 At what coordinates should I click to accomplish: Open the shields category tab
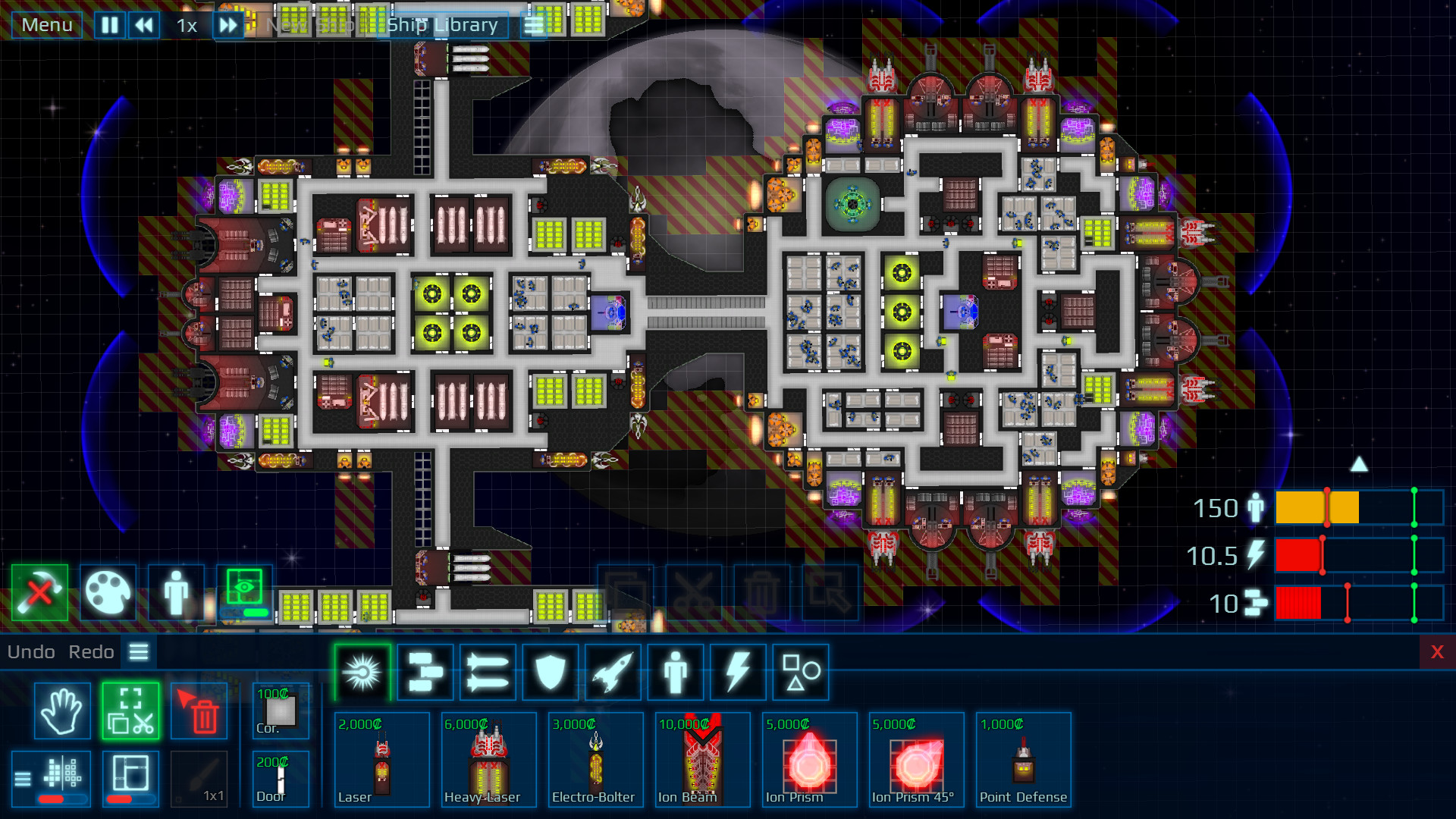[x=550, y=672]
